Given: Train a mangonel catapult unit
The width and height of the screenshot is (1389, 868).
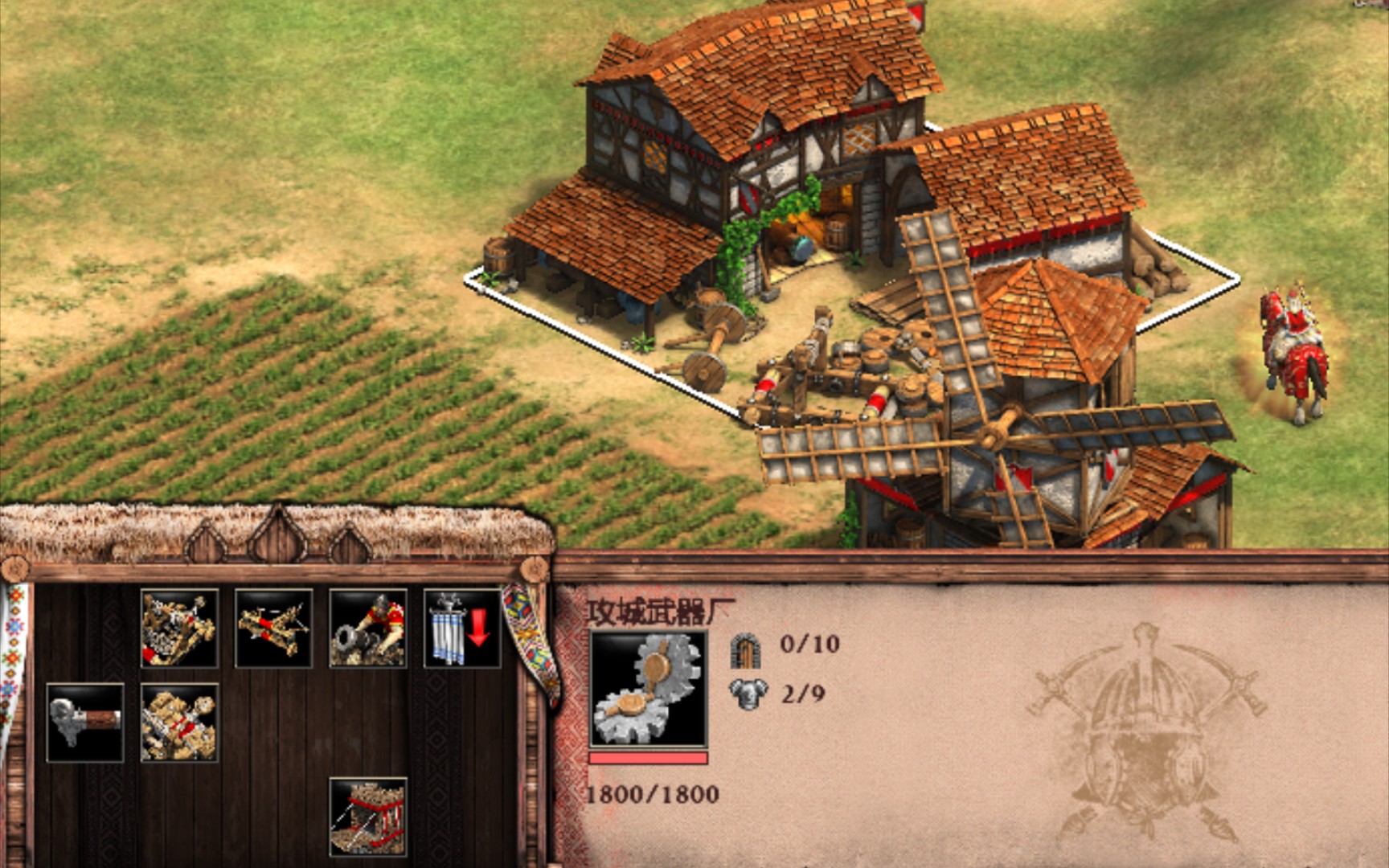Looking at the screenshot, I should (178, 628).
